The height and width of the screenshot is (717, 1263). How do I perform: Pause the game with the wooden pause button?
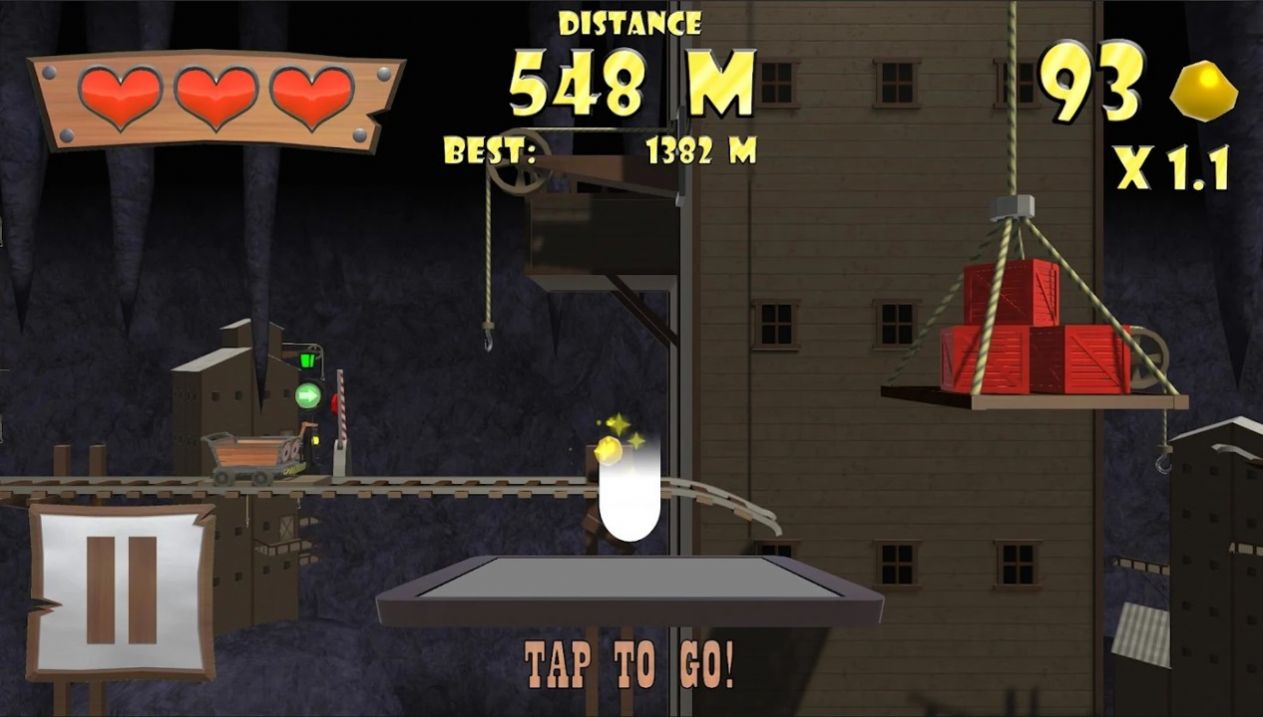(x=121, y=590)
